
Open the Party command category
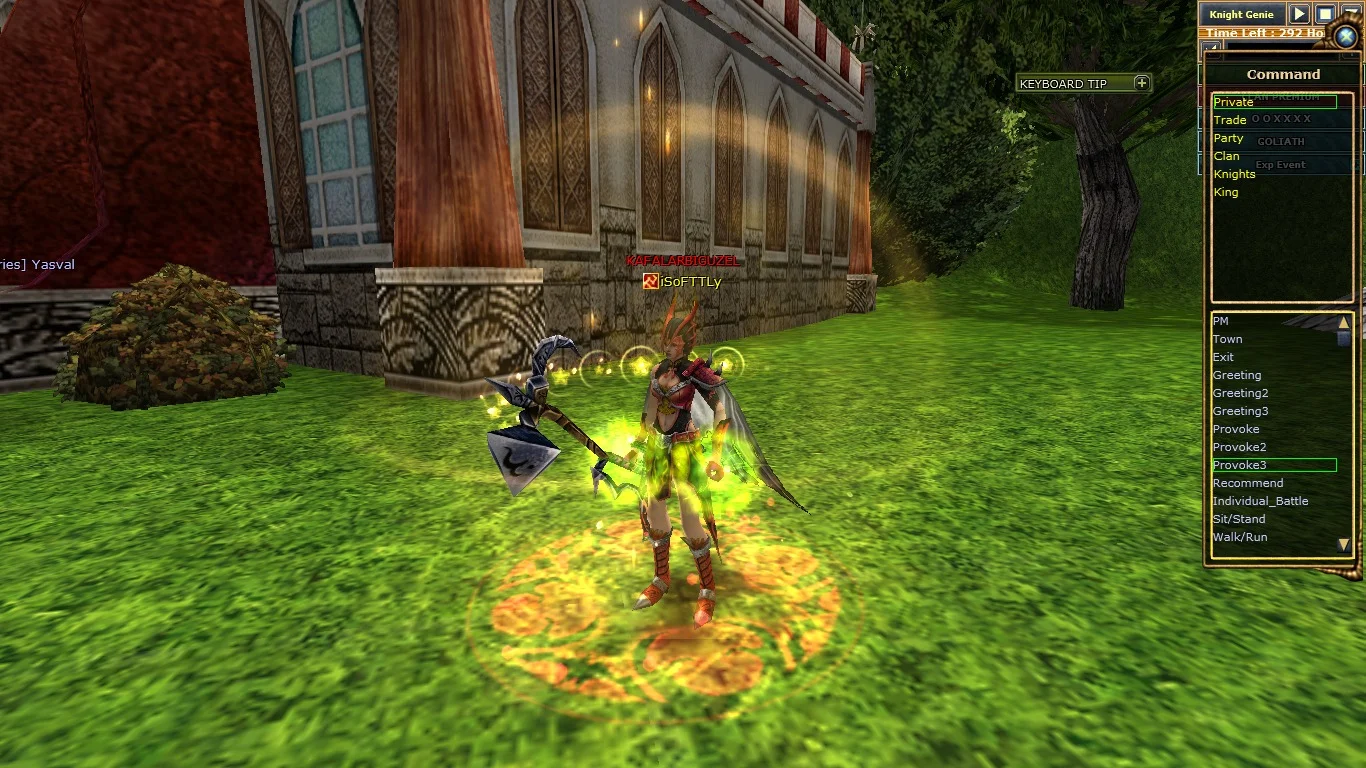click(1228, 138)
